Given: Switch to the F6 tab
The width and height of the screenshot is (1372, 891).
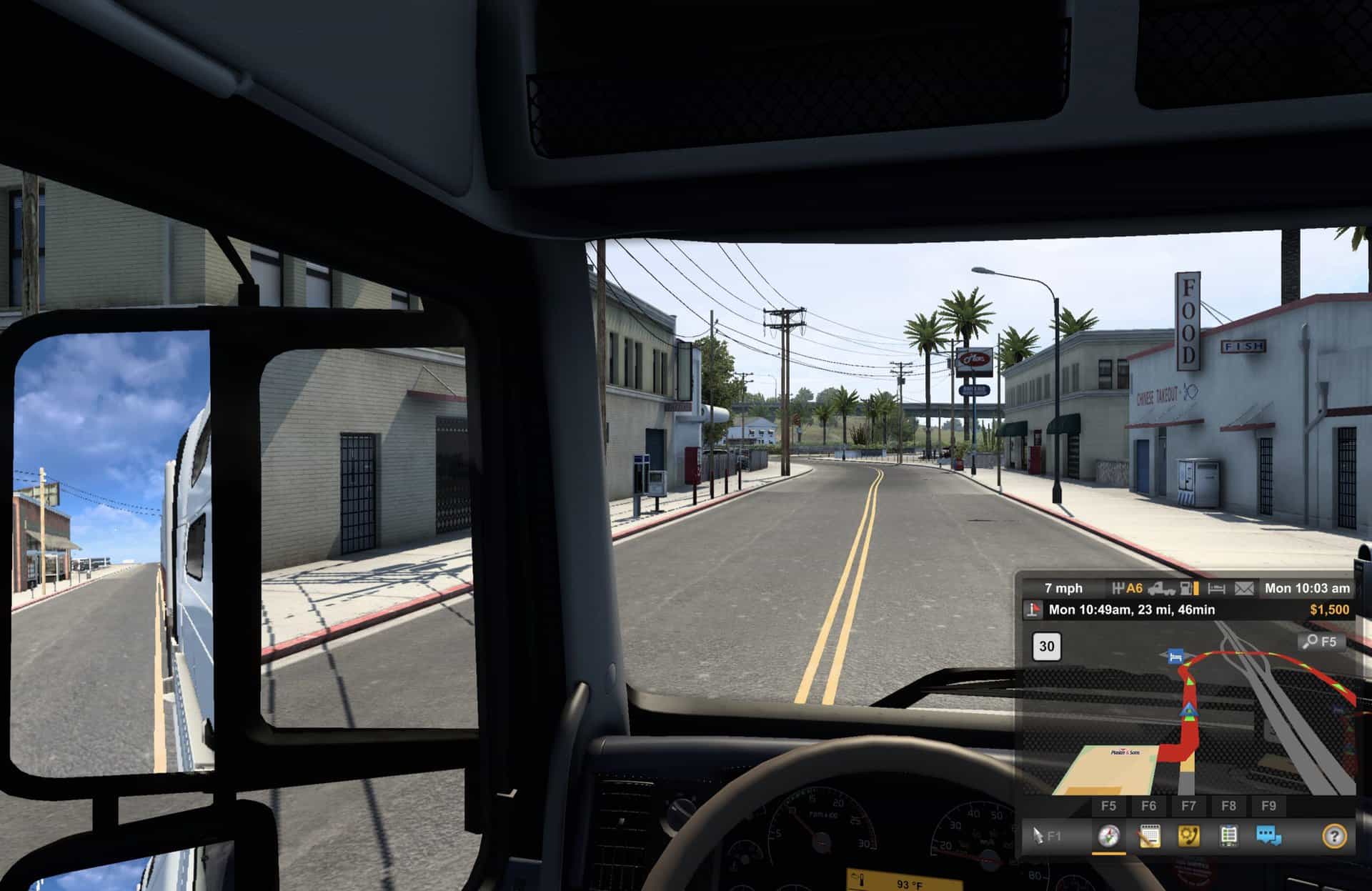Looking at the screenshot, I should (x=1150, y=805).
